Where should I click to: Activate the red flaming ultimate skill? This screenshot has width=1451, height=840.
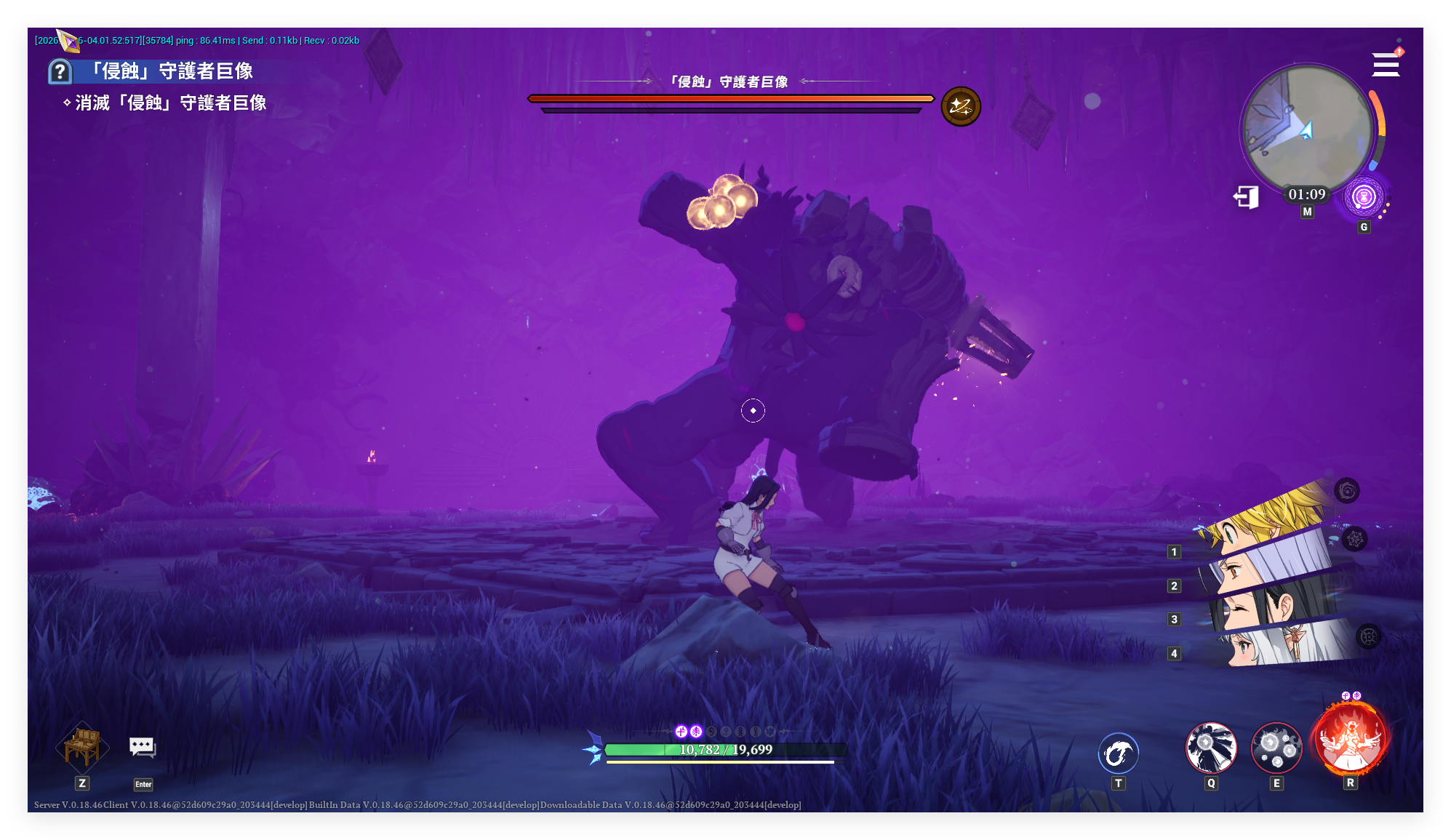pos(1351,741)
